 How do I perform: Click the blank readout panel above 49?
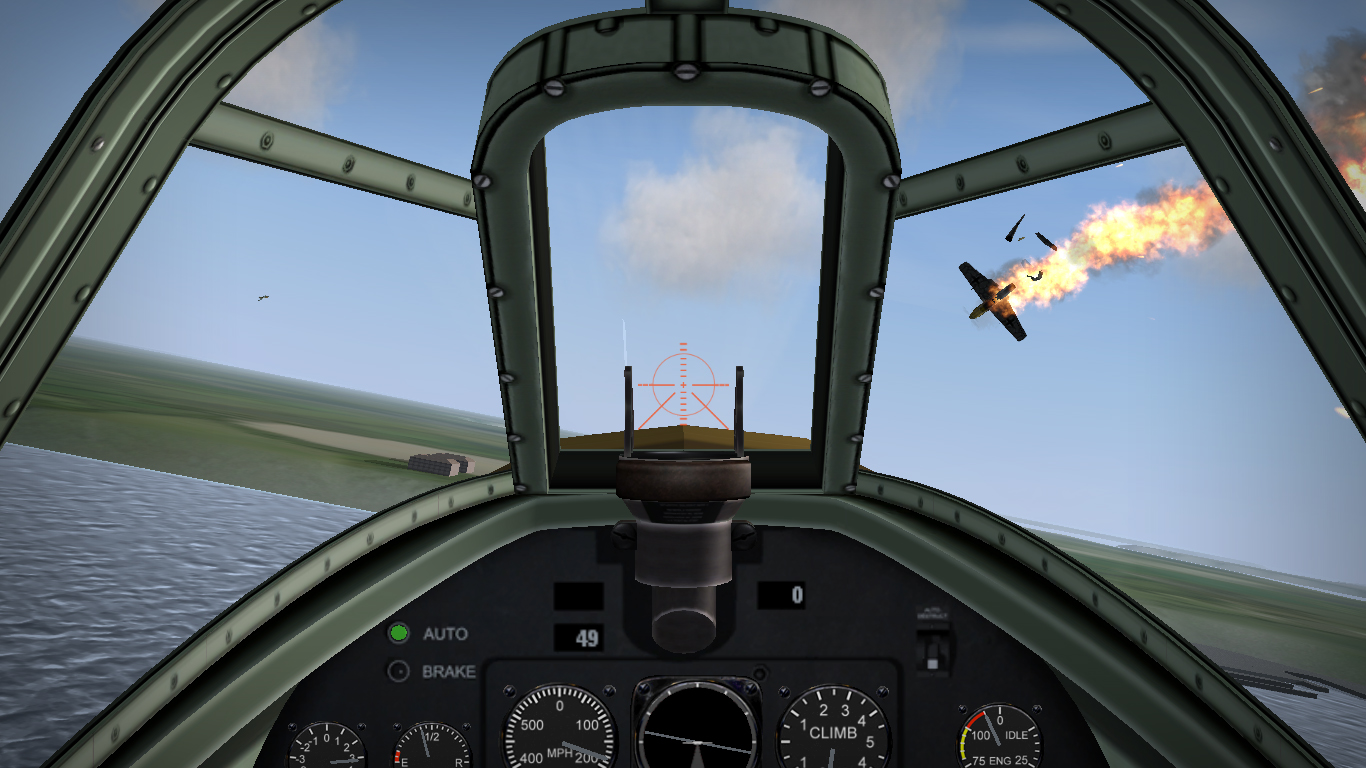(x=578, y=597)
